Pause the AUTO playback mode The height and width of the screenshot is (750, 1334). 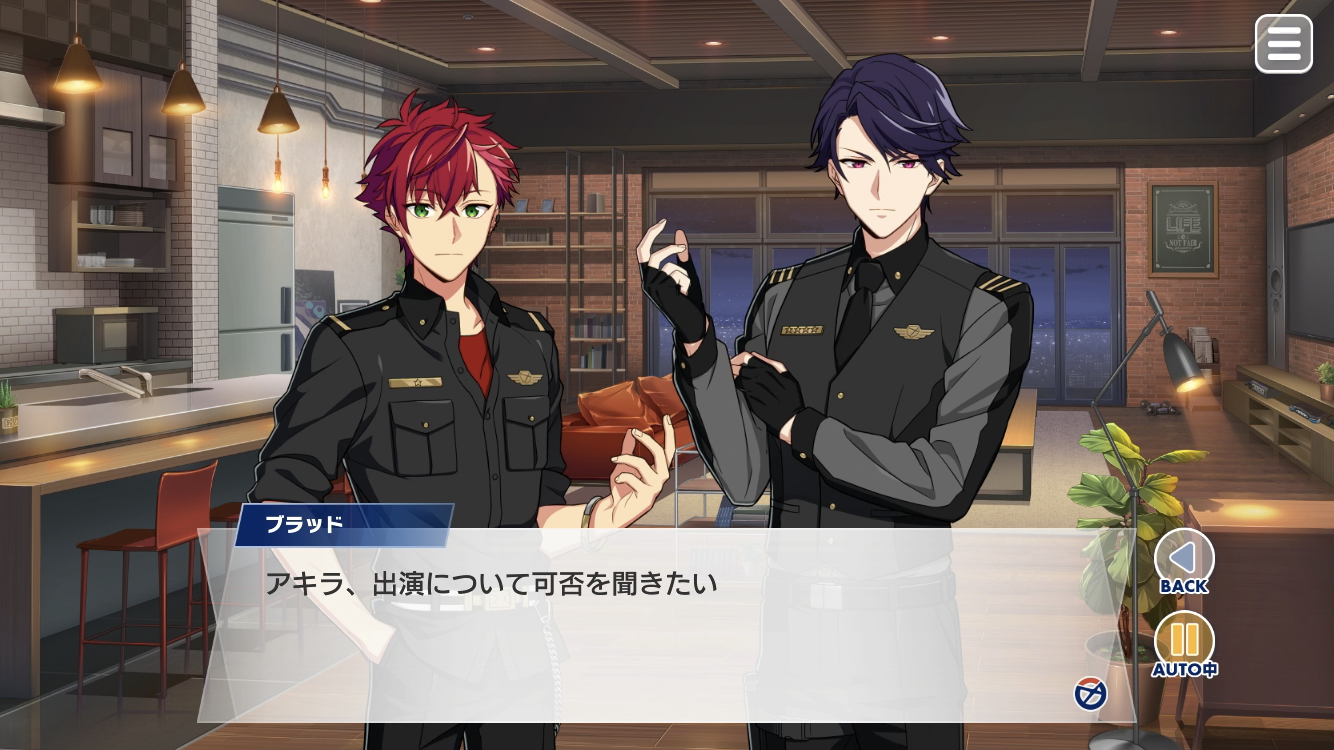tap(1184, 640)
